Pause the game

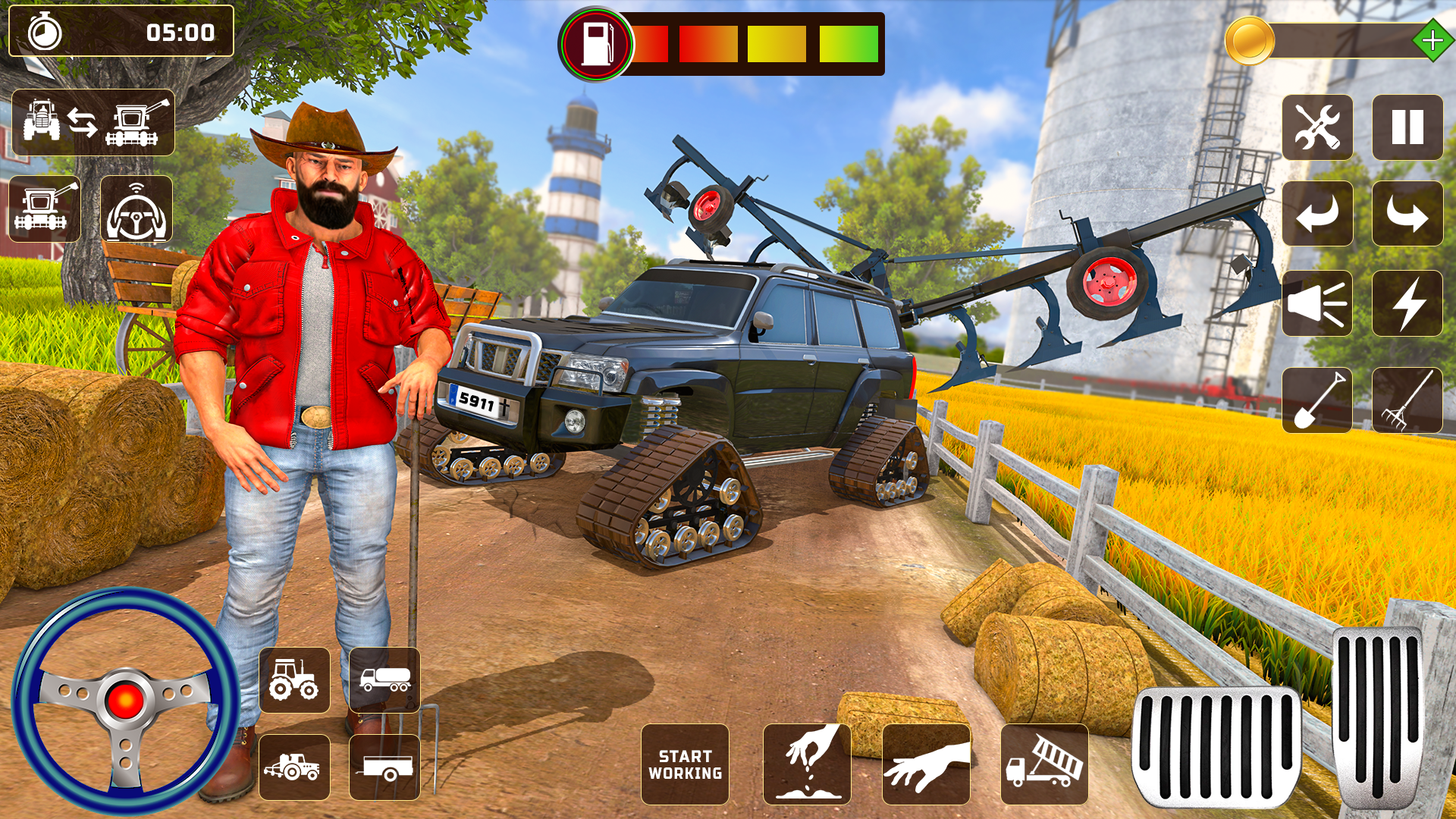pyautogui.click(x=1408, y=127)
